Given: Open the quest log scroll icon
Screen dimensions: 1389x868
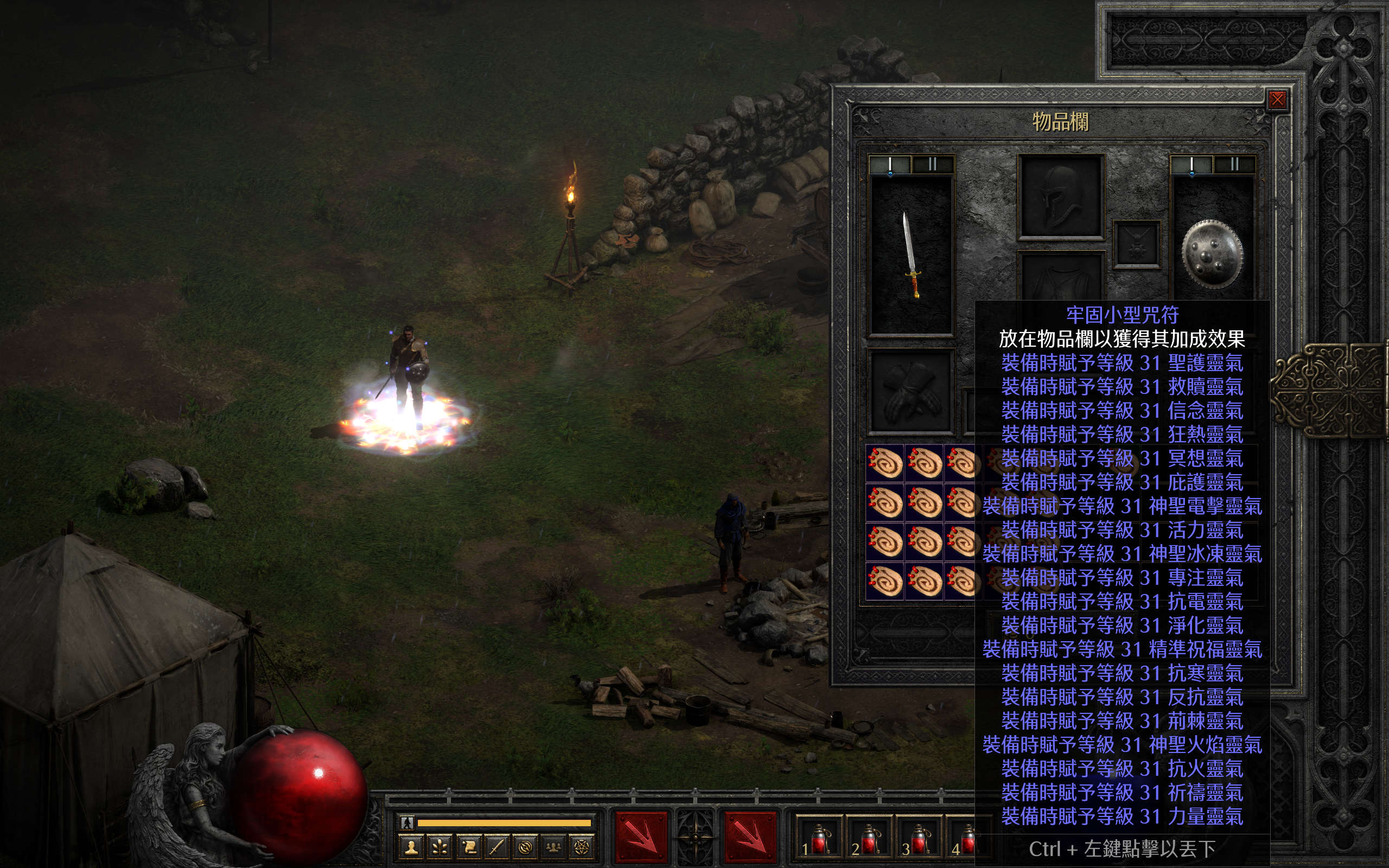Looking at the screenshot, I should tap(468, 847).
